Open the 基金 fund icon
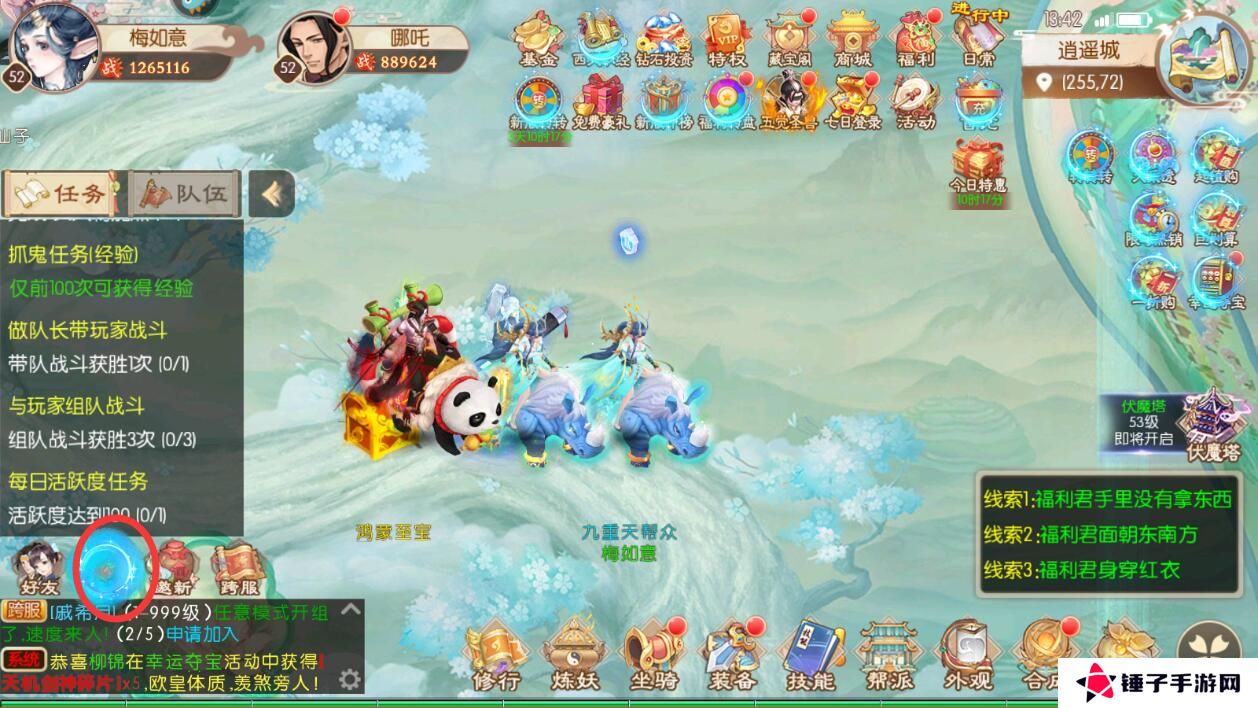 (x=538, y=40)
